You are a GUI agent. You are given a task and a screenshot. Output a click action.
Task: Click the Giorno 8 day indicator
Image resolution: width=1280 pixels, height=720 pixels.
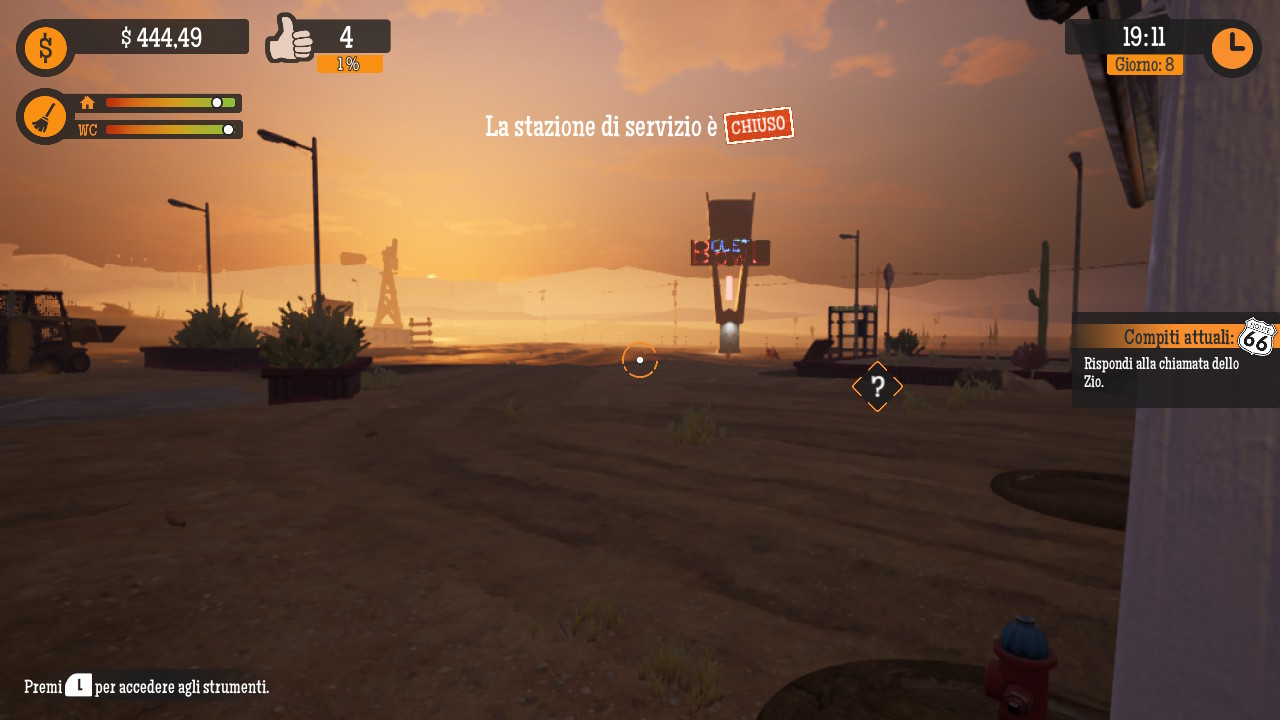(1143, 62)
